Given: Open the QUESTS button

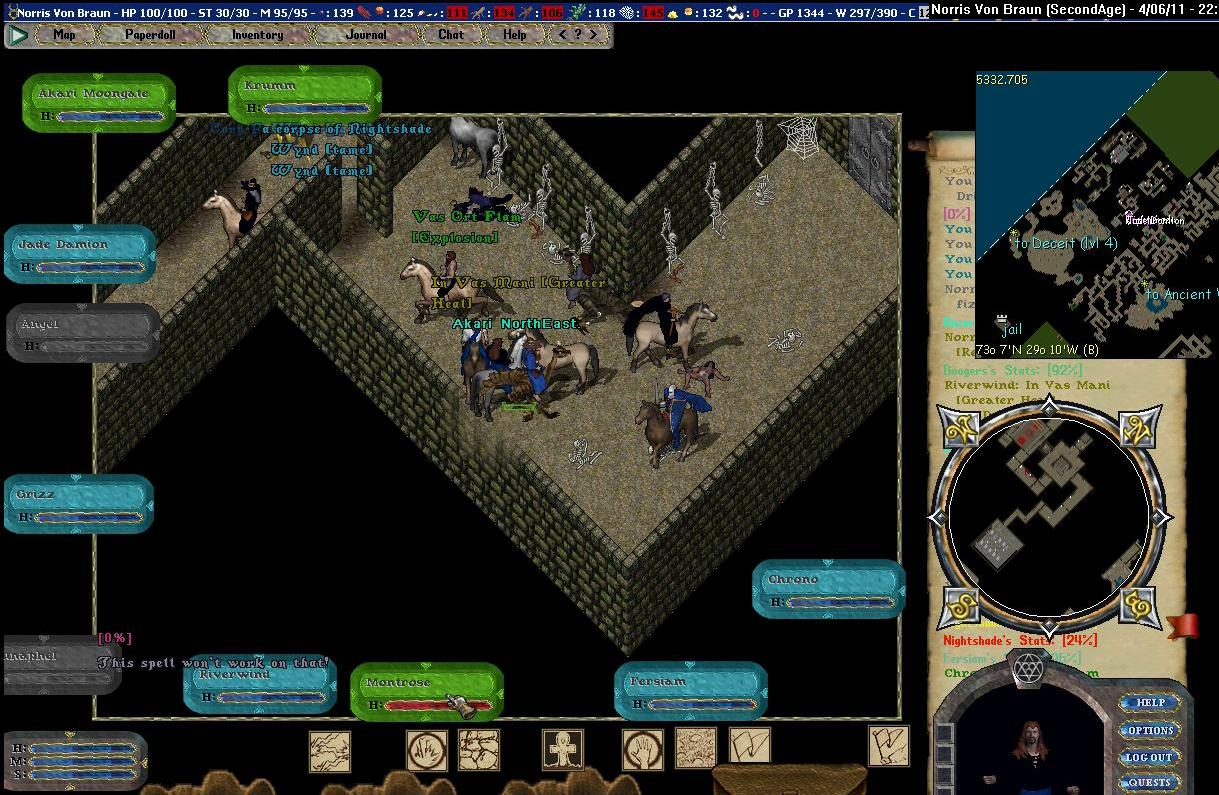Looking at the screenshot, I should [1150, 783].
